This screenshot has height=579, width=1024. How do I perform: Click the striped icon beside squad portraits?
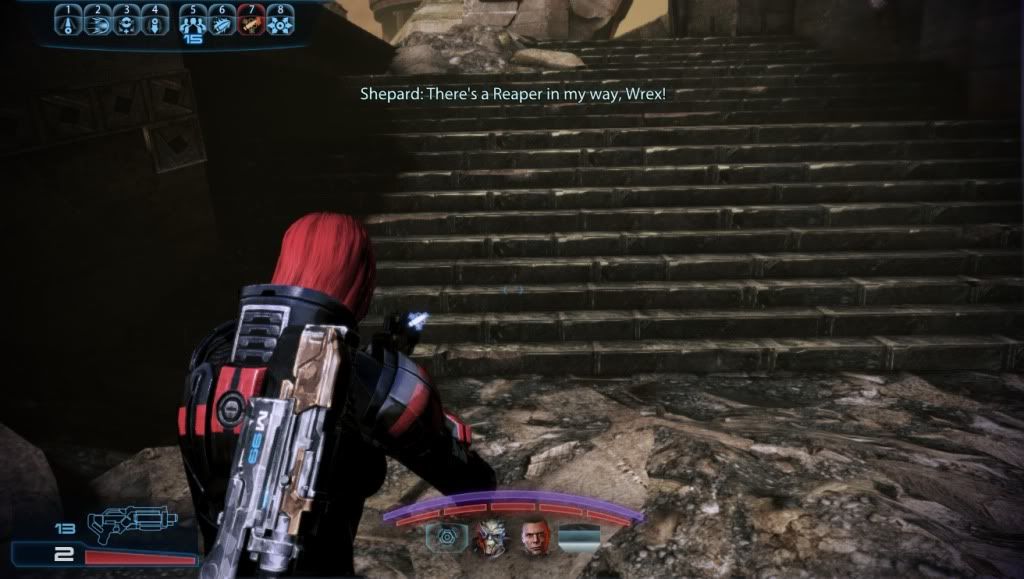pyautogui.click(x=579, y=538)
